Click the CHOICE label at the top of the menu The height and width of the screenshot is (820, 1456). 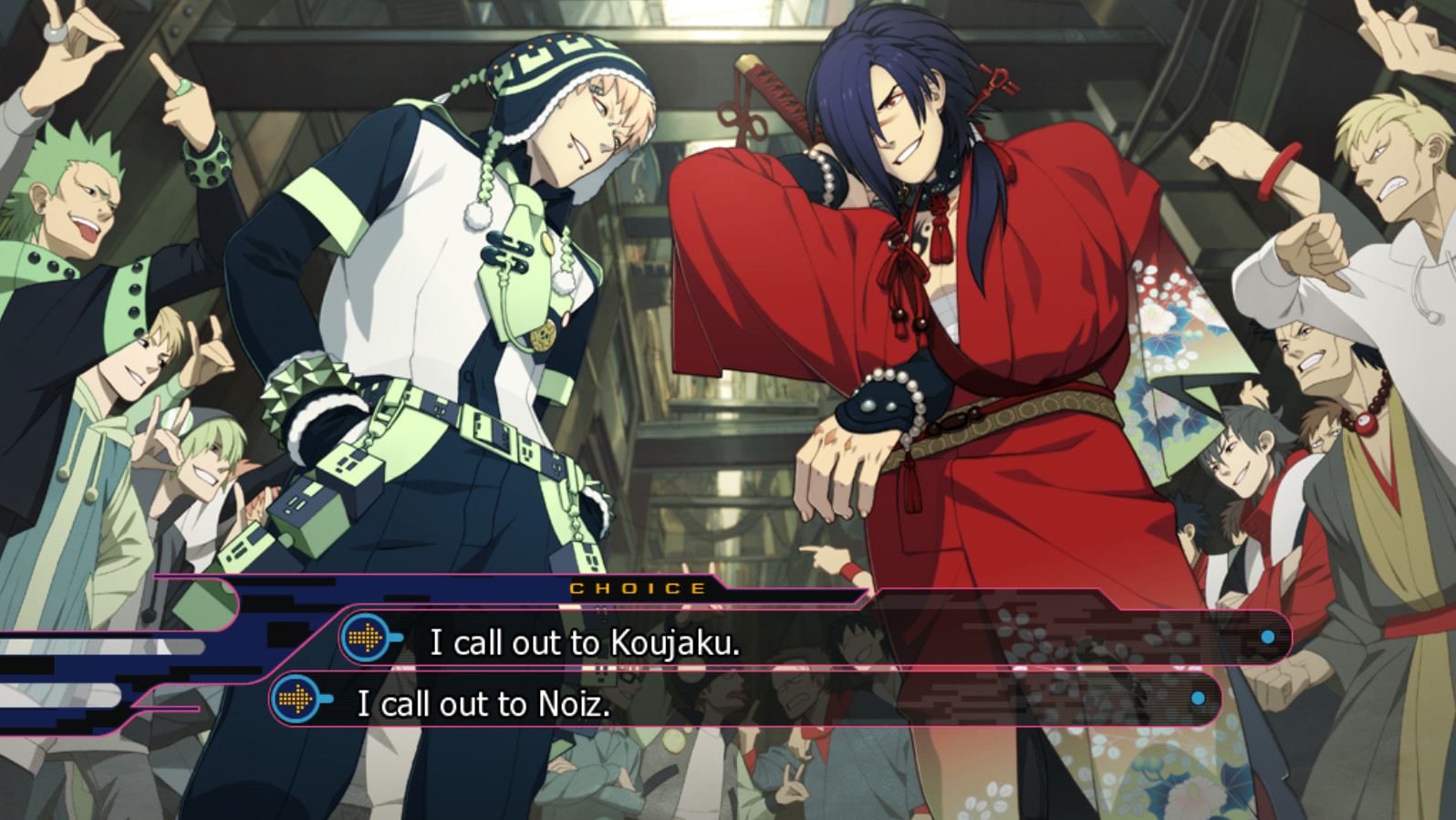[636, 588]
